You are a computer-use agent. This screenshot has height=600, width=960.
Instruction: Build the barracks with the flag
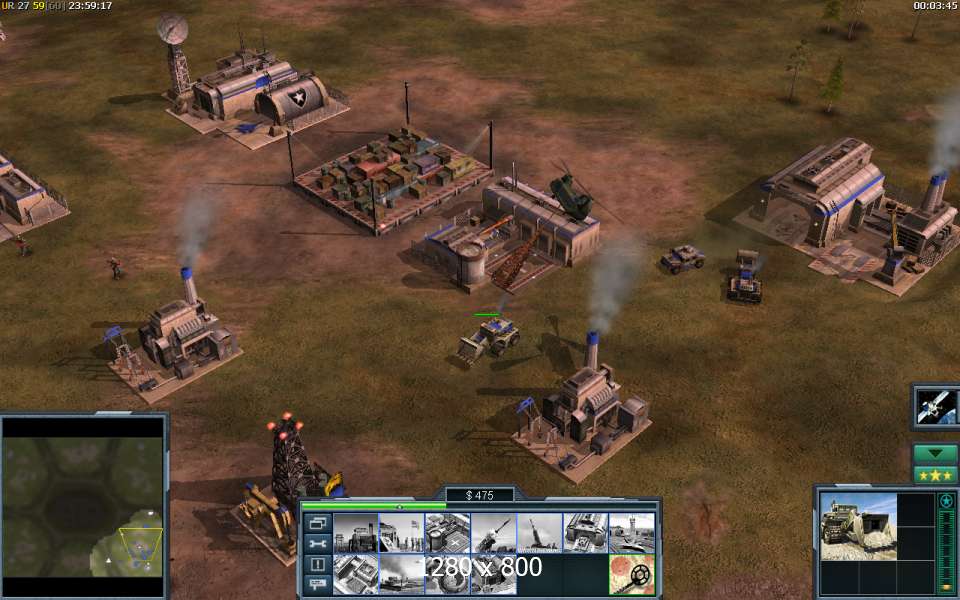pyautogui.click(x=401, y=533)
